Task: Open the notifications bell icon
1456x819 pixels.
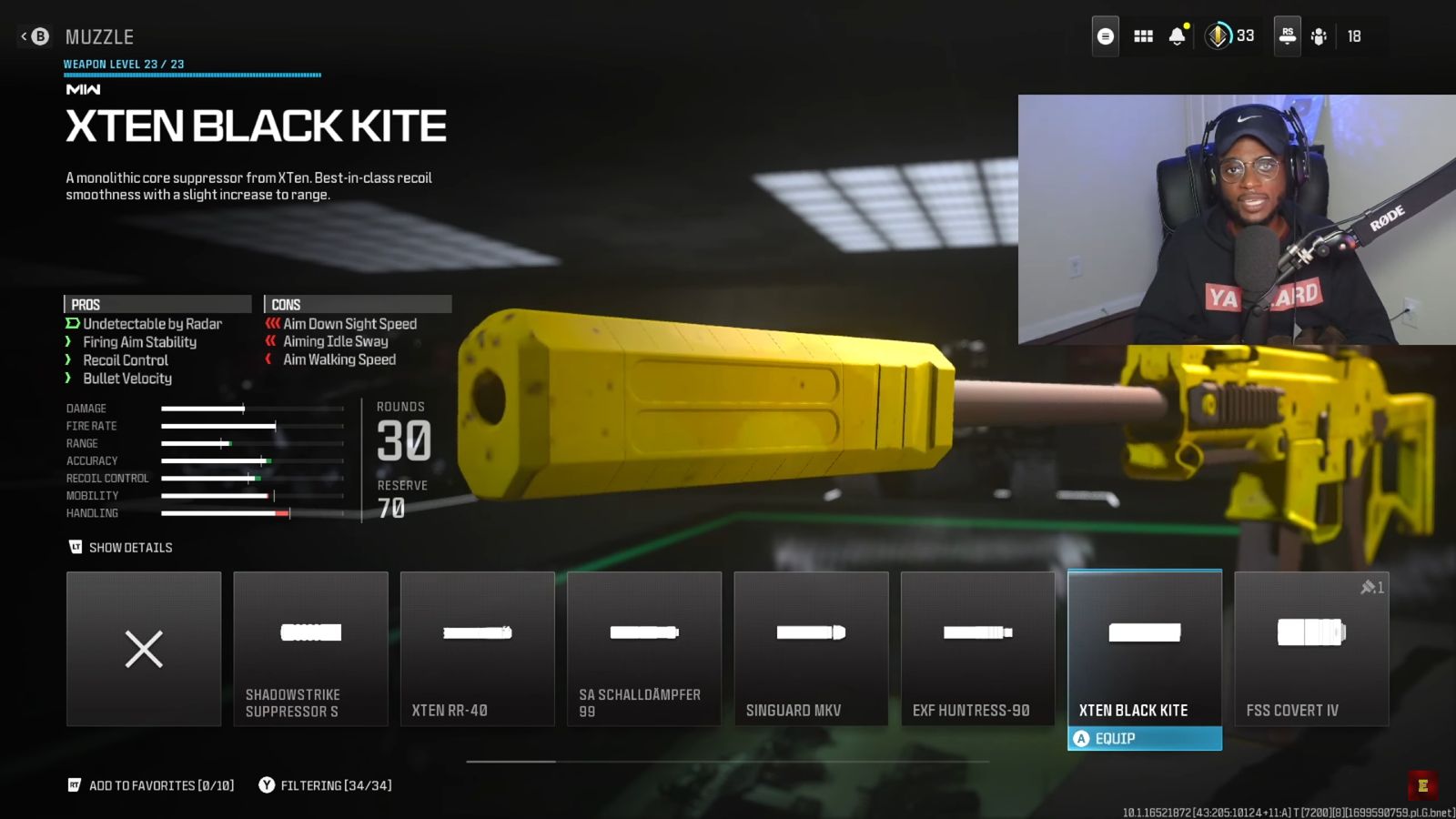Action: point(1178,35)
